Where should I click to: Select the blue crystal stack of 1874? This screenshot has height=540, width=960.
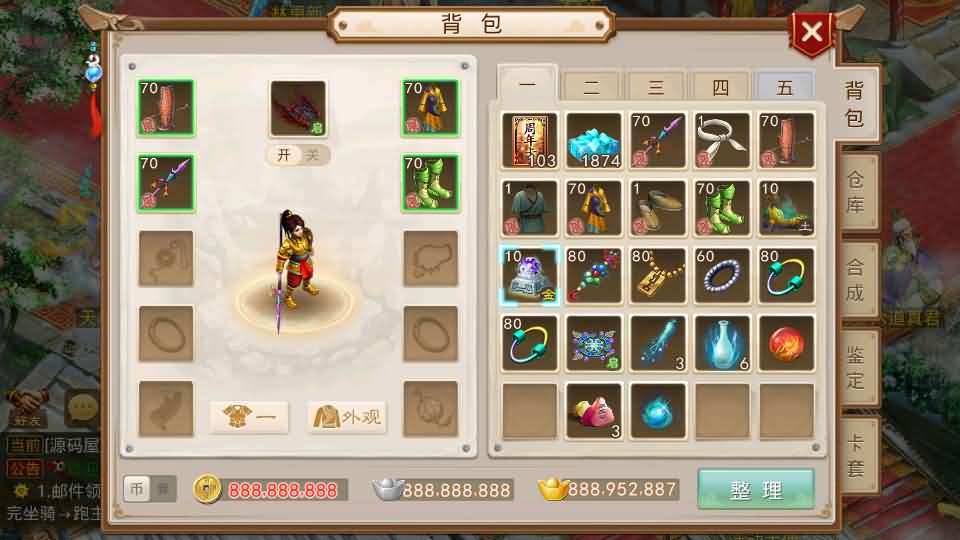(x=594, y=141)
